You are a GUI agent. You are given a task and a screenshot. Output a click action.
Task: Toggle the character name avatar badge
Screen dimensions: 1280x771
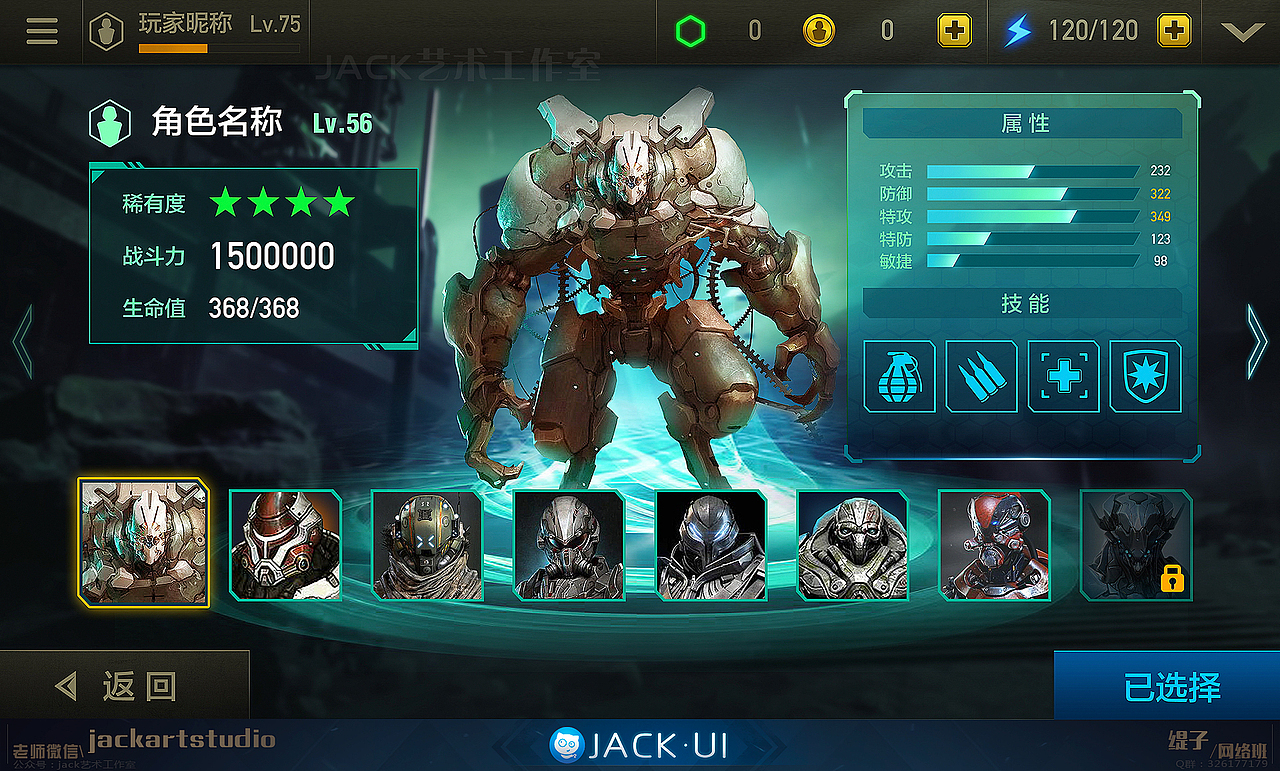(110, 121)
